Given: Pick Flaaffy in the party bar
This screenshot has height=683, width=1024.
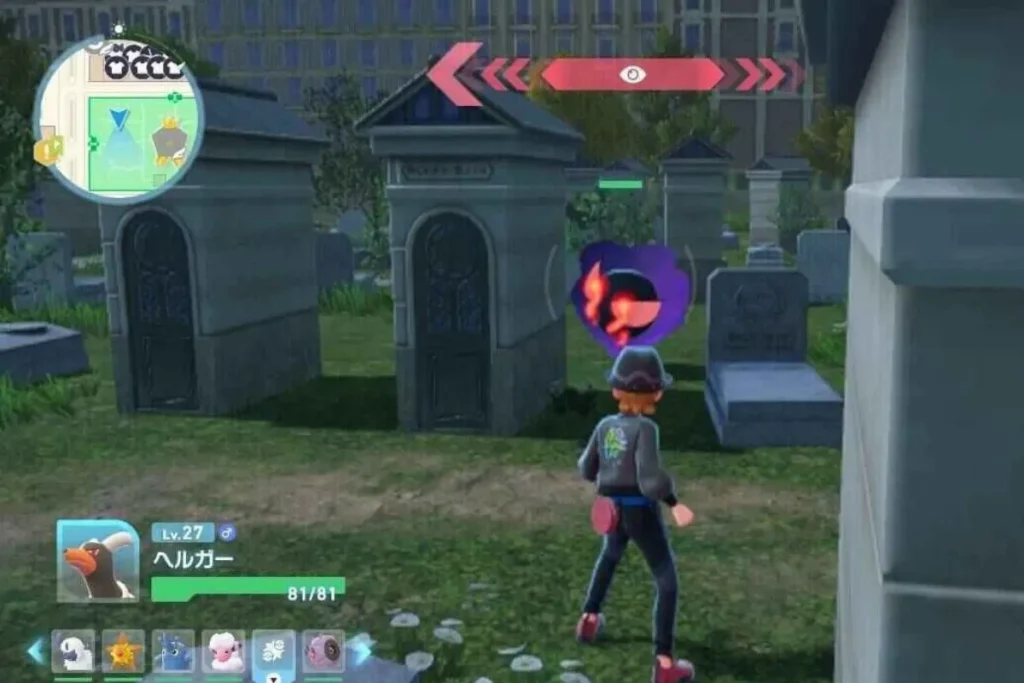Looking at the screenshot, I should coord(223,651).
